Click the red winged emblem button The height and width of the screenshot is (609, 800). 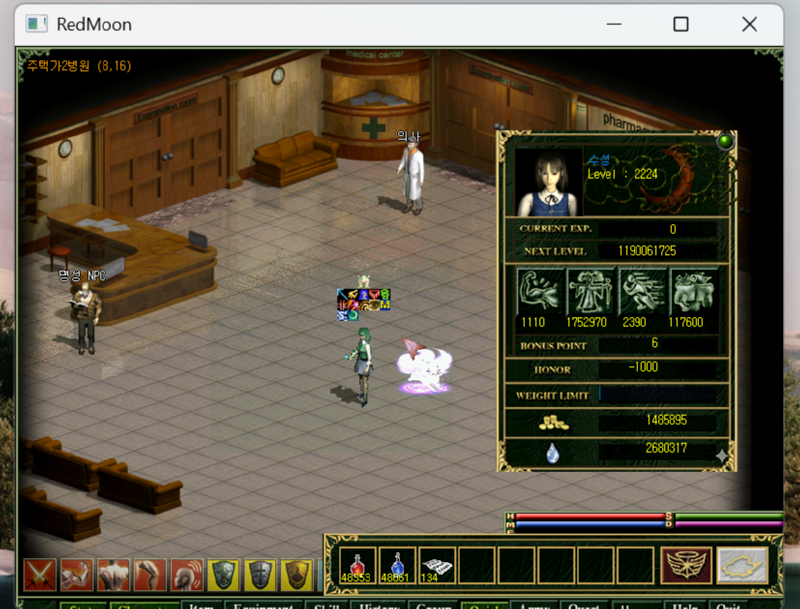[686, 565]
